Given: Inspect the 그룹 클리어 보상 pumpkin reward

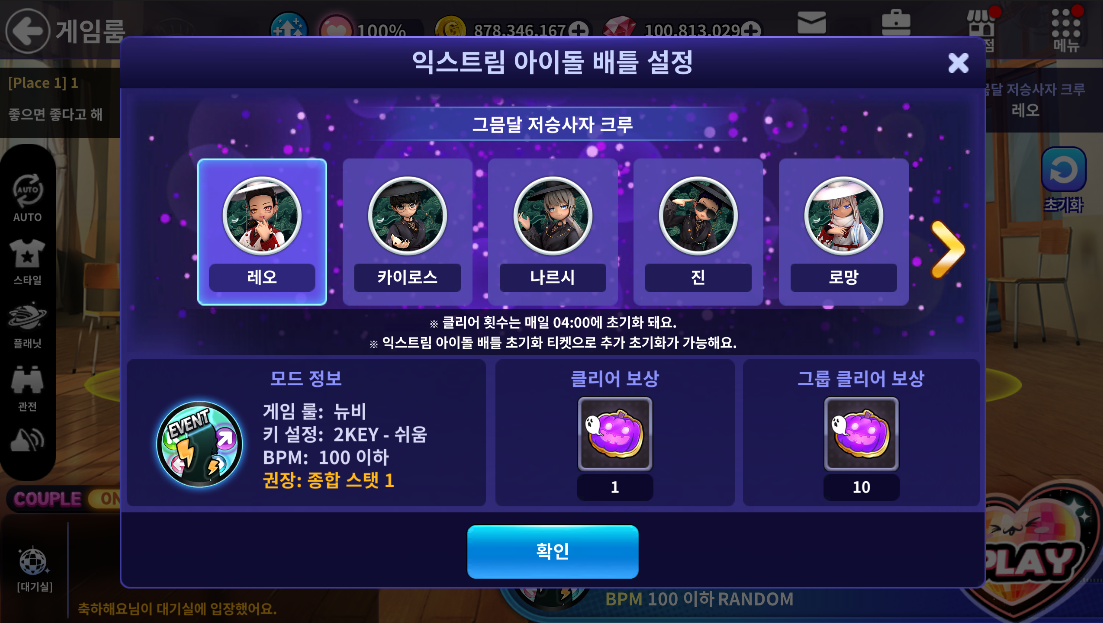Looking at the screenshot, I should [x=861, y=434].
